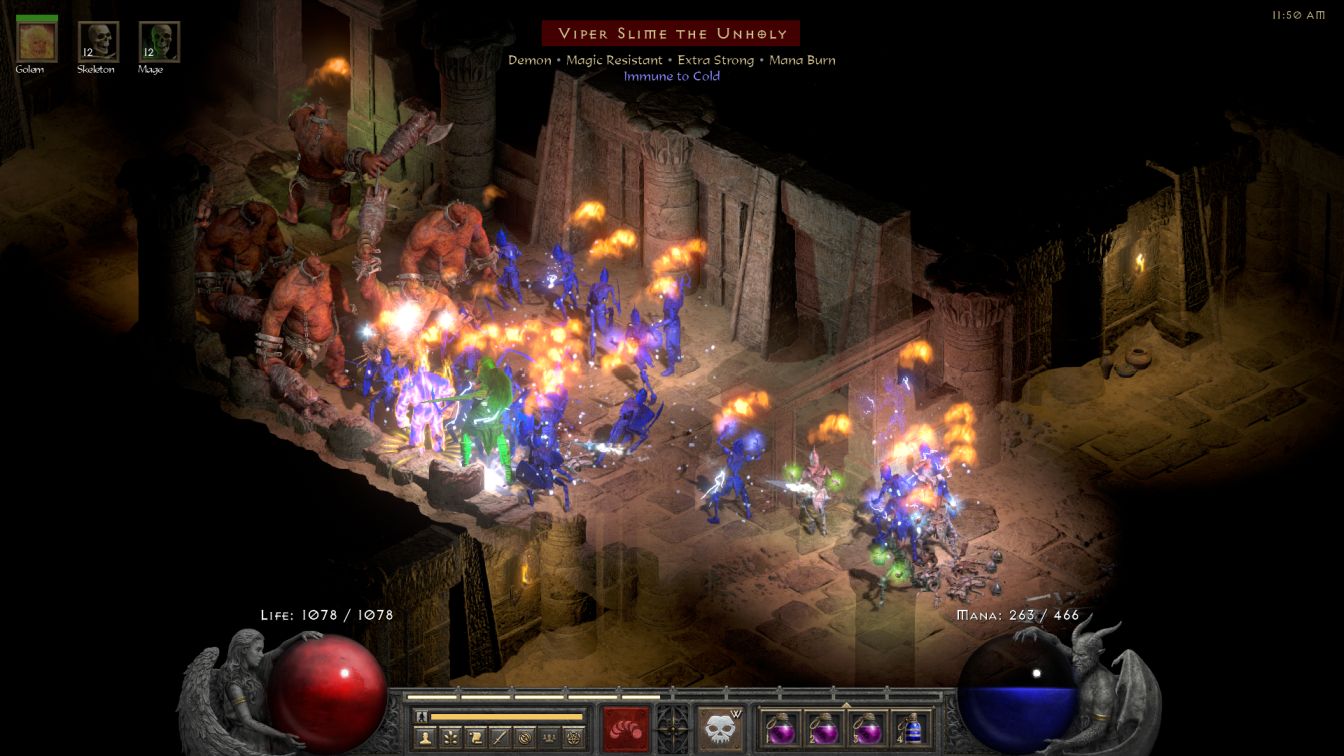
Task: Select the green Mage minion portrait
Action: click(x=159, y=41)
